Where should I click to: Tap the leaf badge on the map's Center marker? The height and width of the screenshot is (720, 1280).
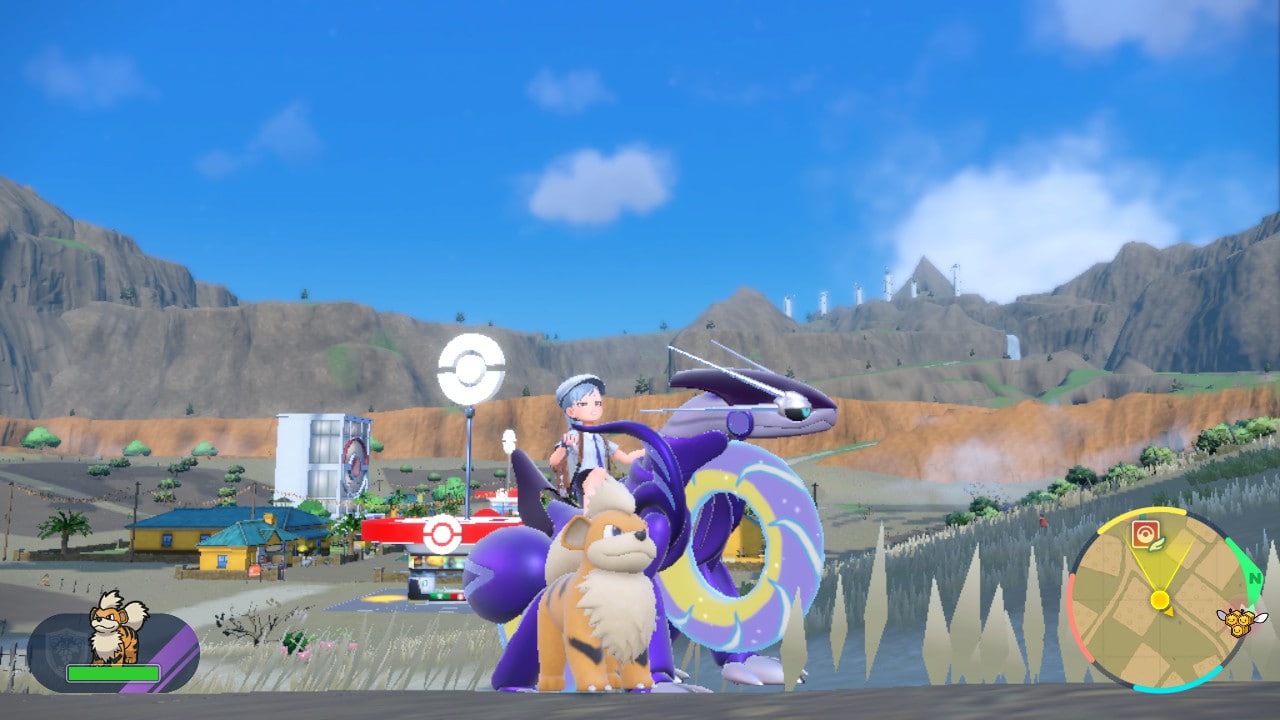click(1156, 546)
